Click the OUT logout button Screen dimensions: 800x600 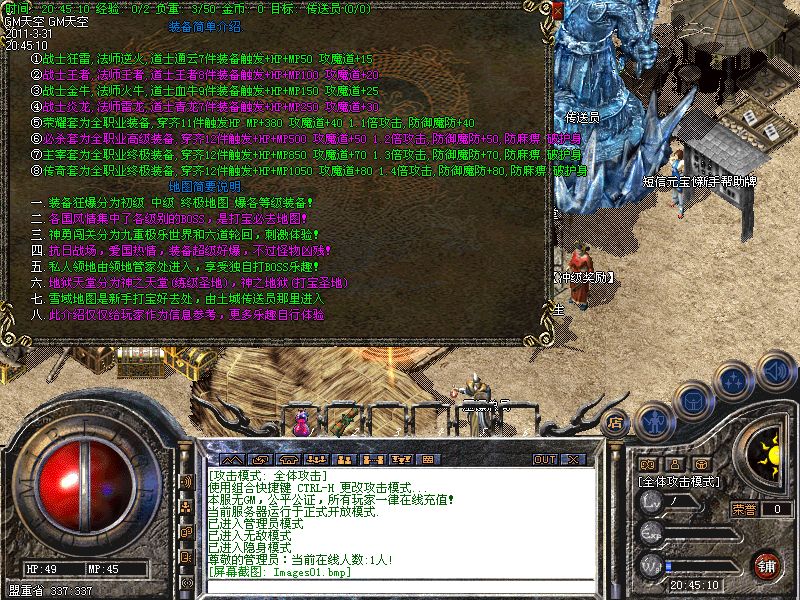(x=545, y=459)
